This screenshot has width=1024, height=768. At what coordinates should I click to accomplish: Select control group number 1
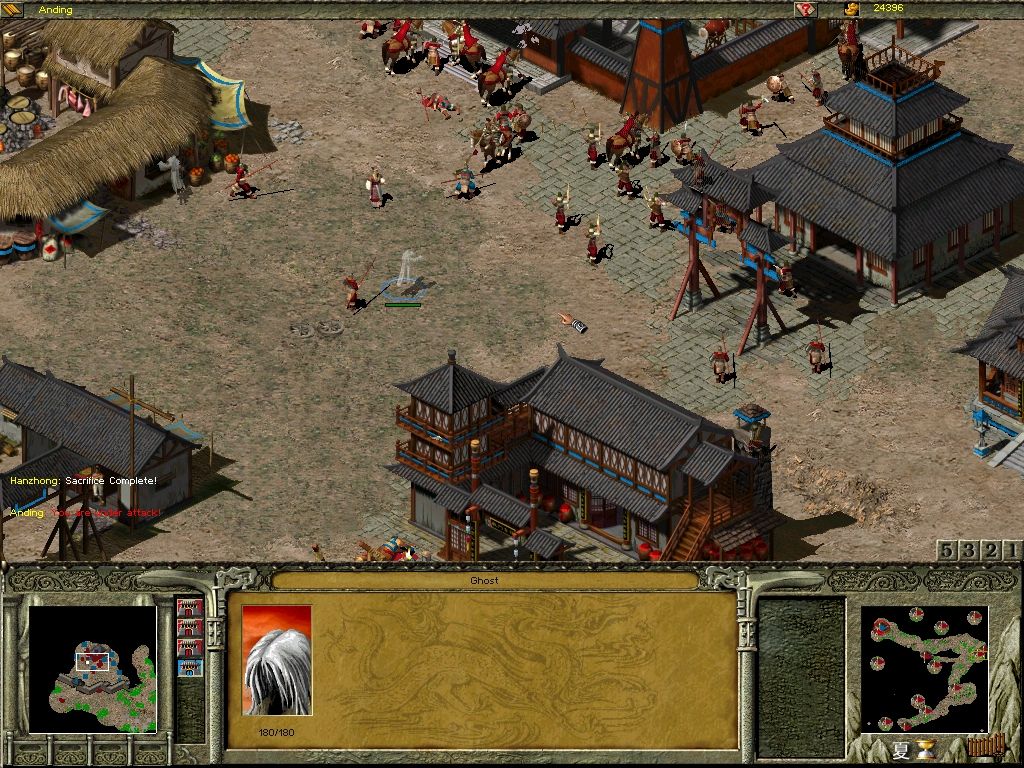(1012, 550)
